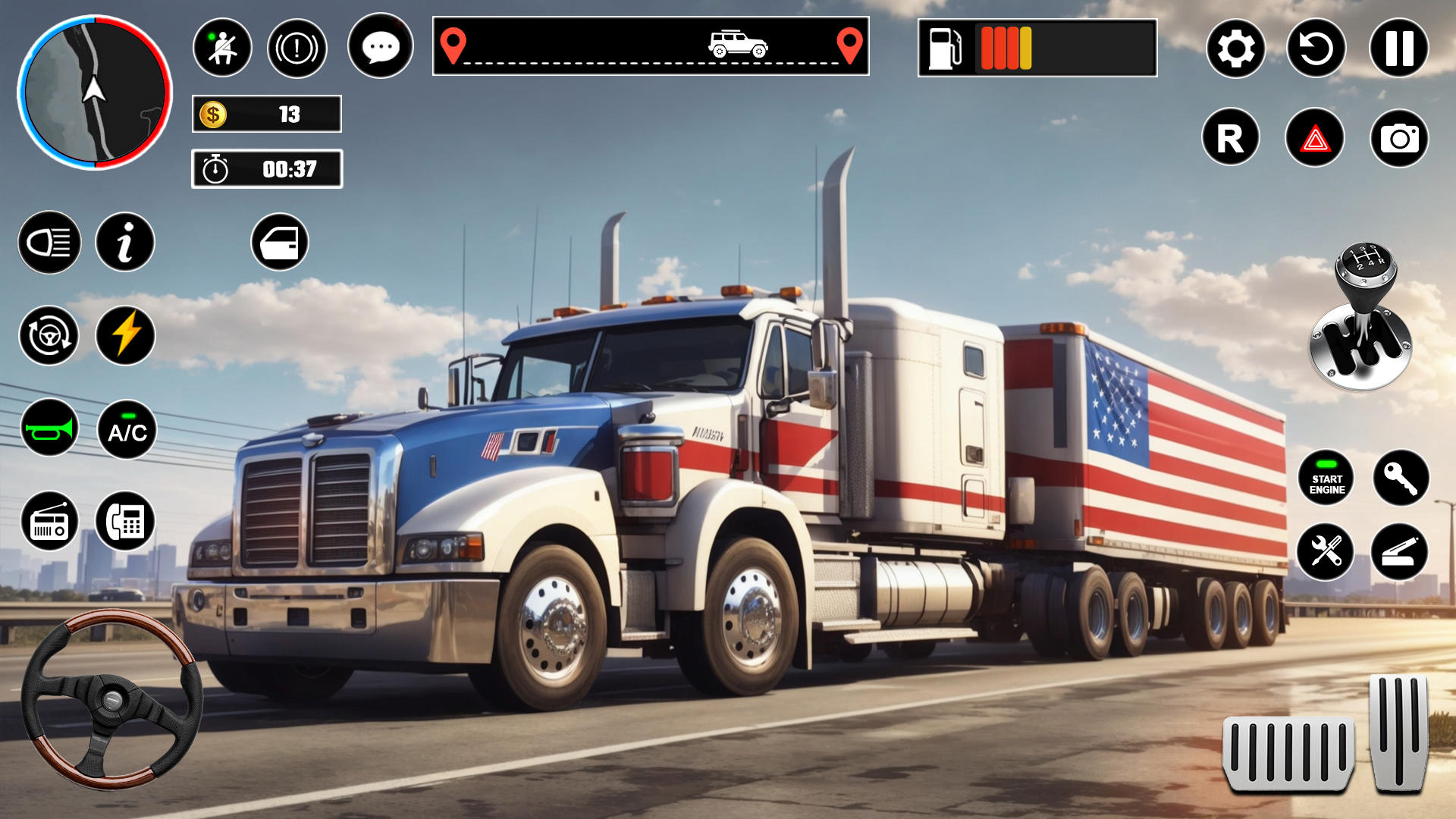Click the circular minimap
The image size is (1456, 819).
(x=95, y=93)
